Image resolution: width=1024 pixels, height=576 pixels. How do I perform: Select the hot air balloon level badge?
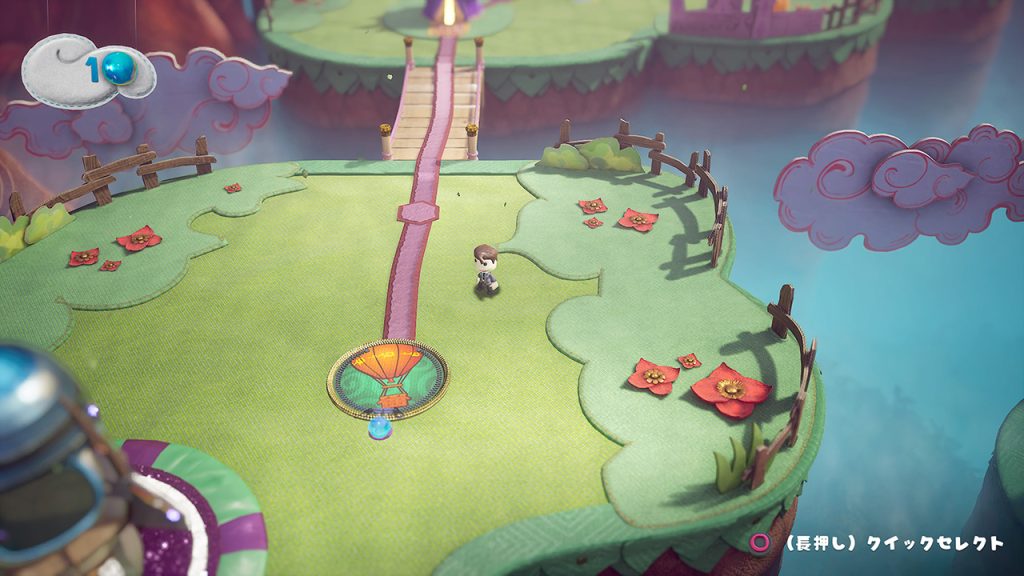(388, 378)
